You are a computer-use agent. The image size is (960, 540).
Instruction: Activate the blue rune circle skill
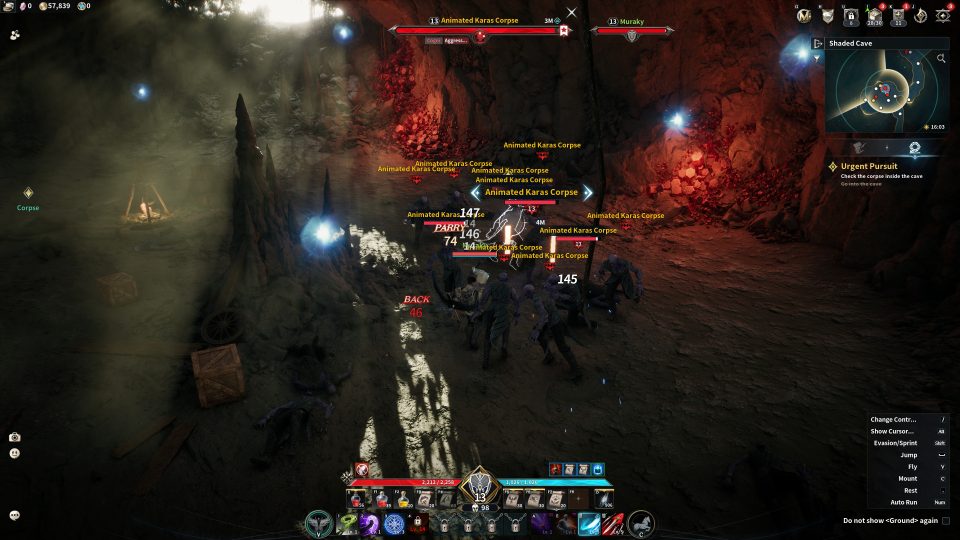[x=394, y=523]
